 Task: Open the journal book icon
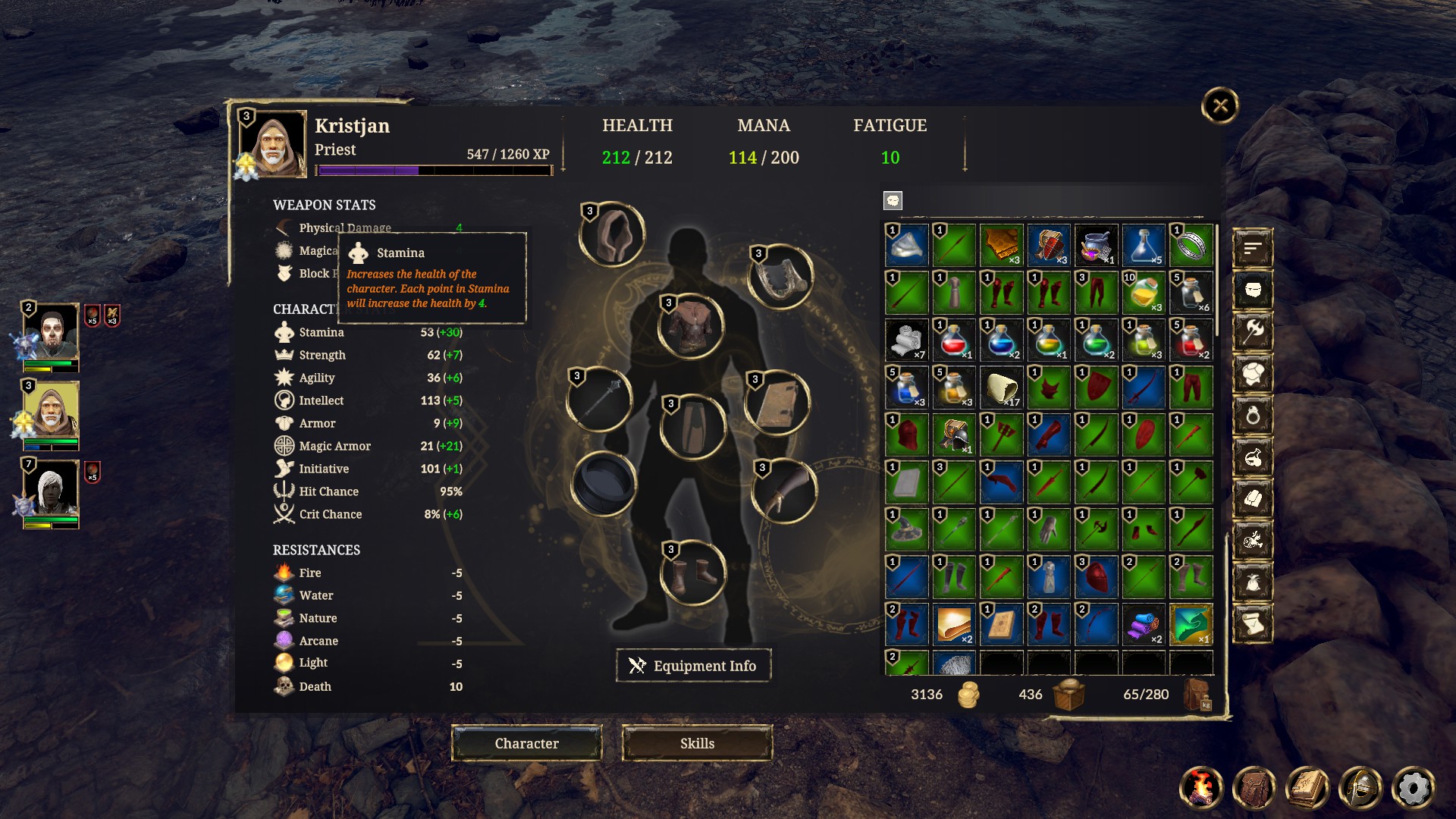pyautogui.click(x=1307, y=788)
